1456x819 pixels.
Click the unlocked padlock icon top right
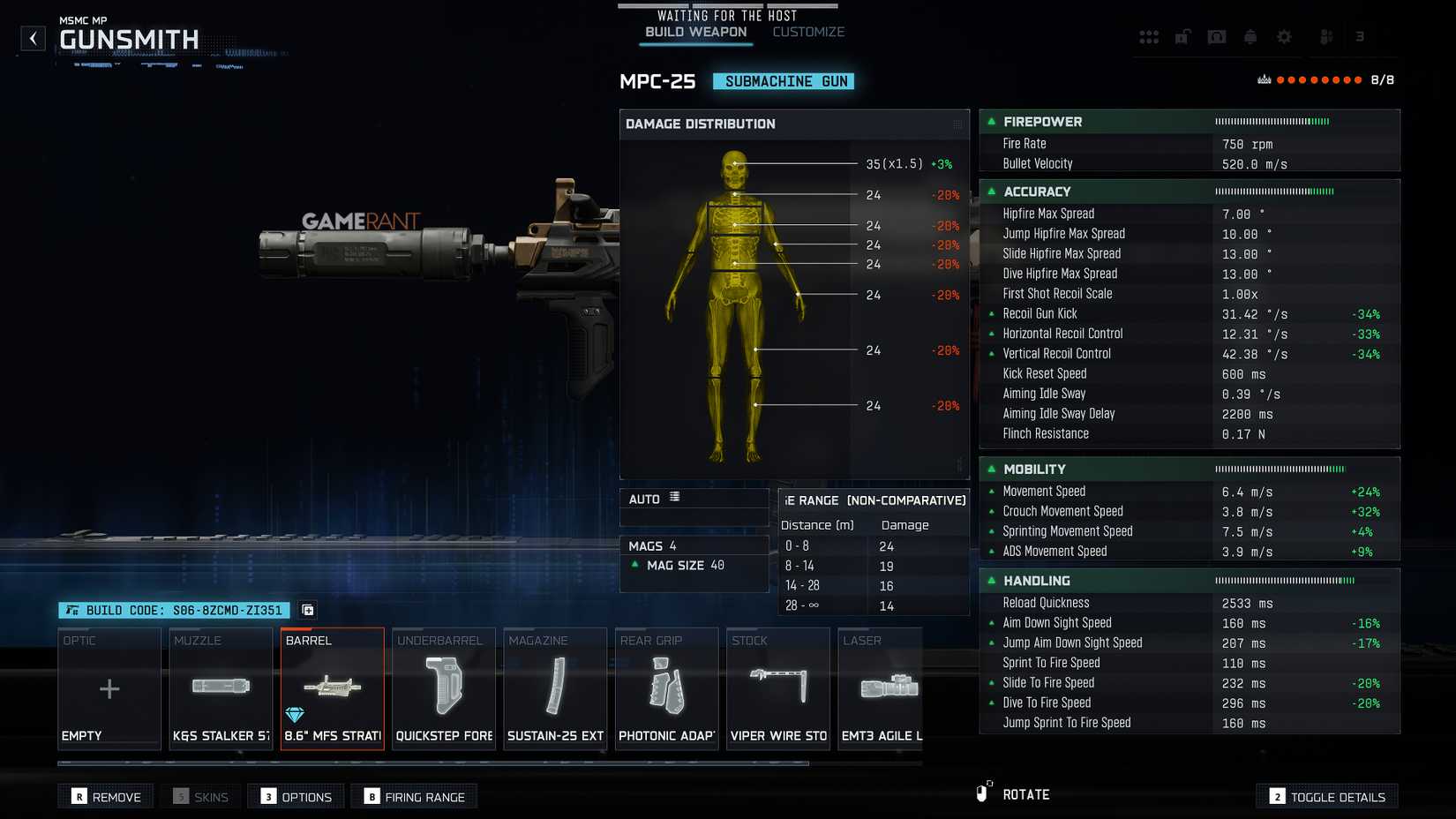(x=1182, y=36)
